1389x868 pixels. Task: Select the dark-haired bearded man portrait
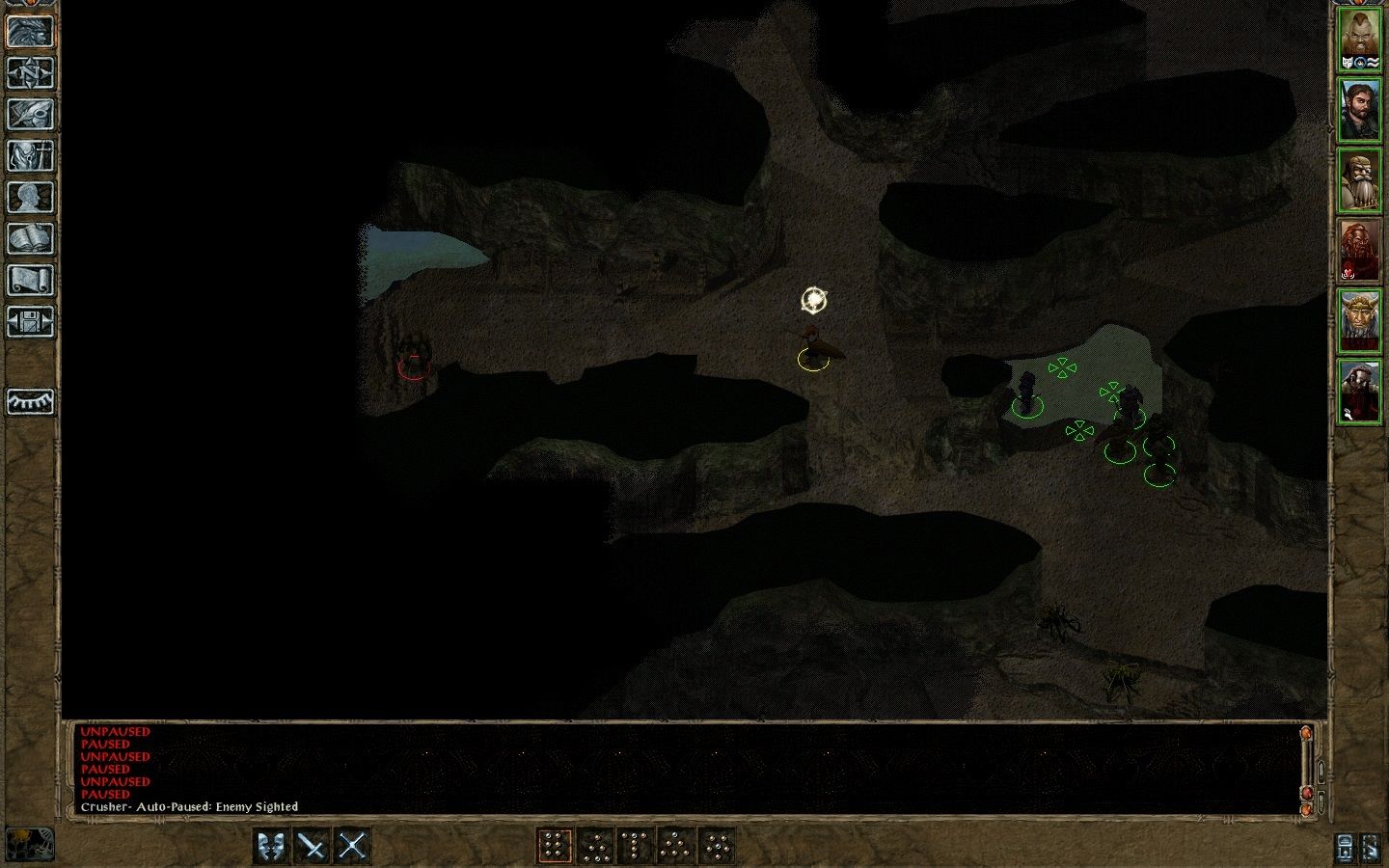click(x=1359, y=110)
